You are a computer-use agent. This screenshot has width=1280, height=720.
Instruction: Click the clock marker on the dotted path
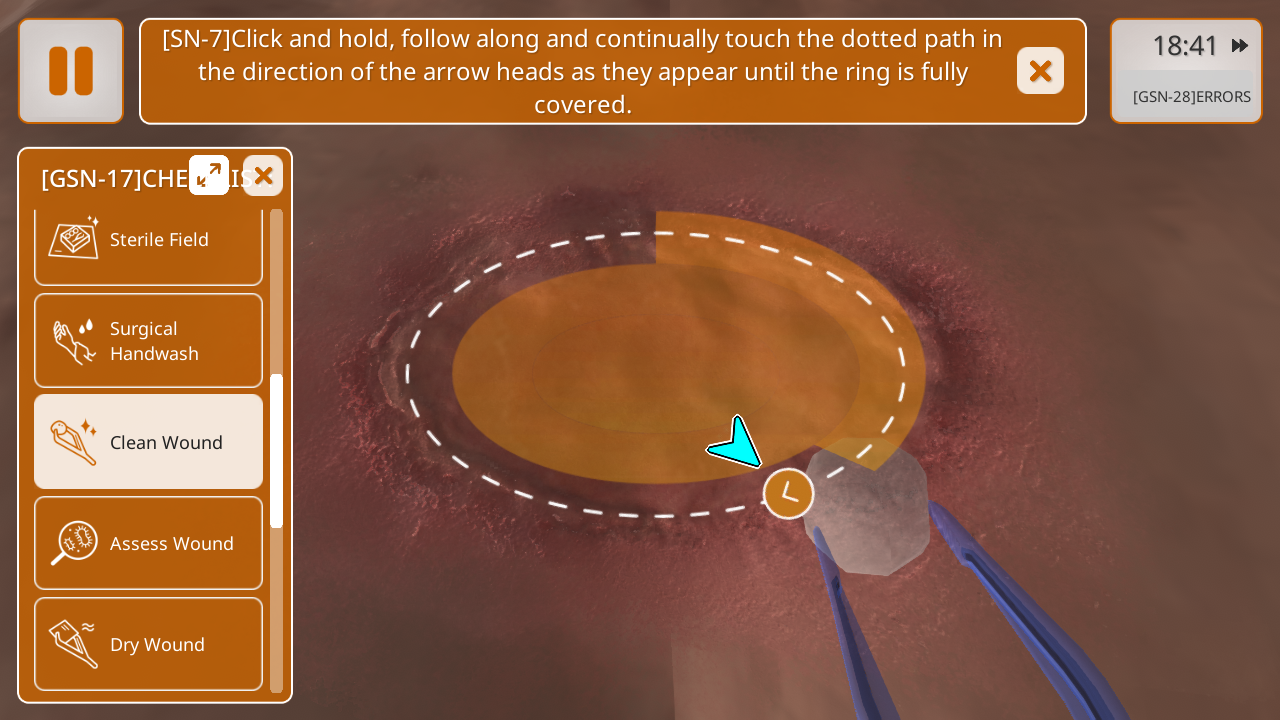788,493
